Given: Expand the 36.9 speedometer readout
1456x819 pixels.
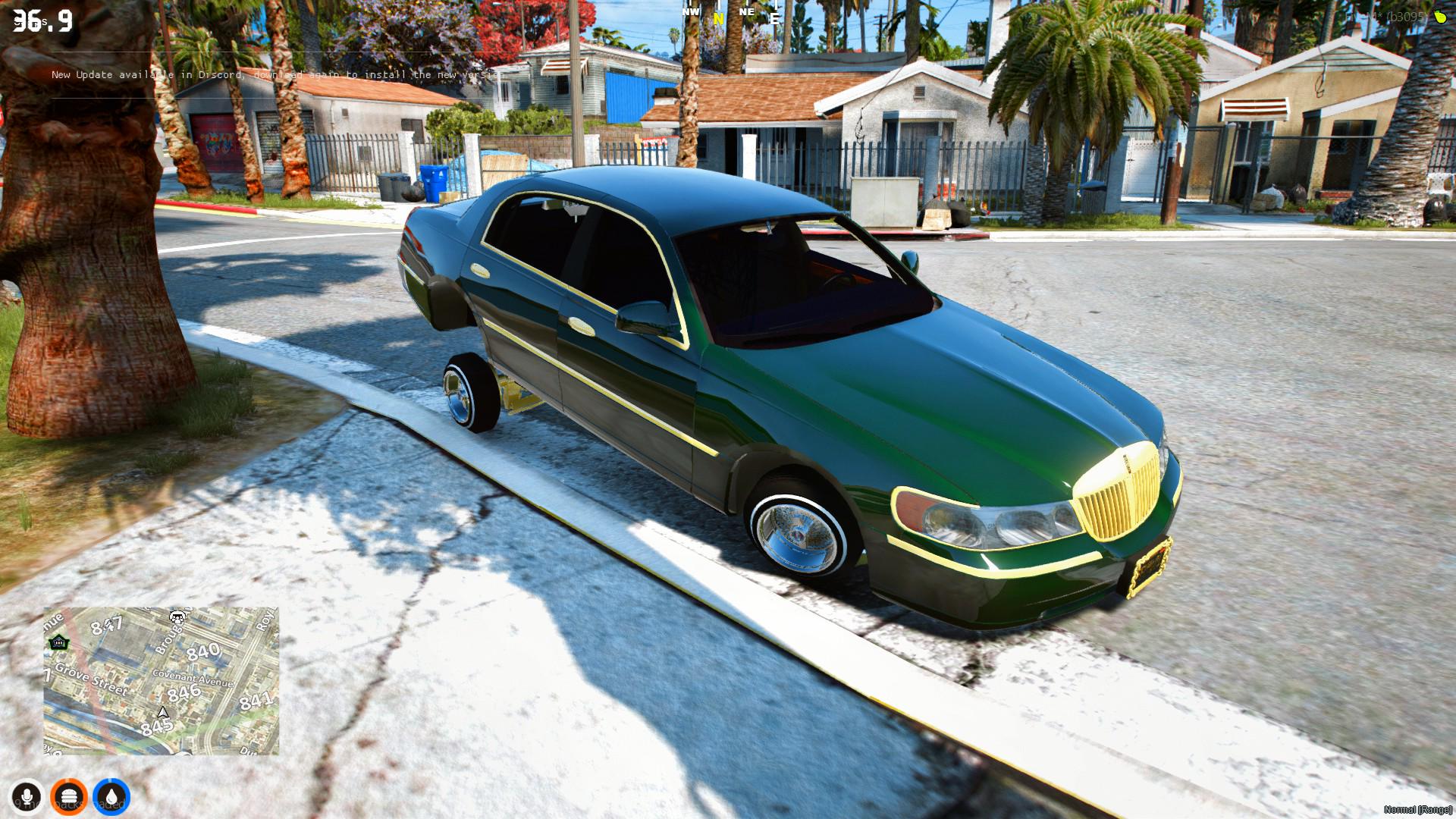Looking at the screenshot, I should pos(42,19).
